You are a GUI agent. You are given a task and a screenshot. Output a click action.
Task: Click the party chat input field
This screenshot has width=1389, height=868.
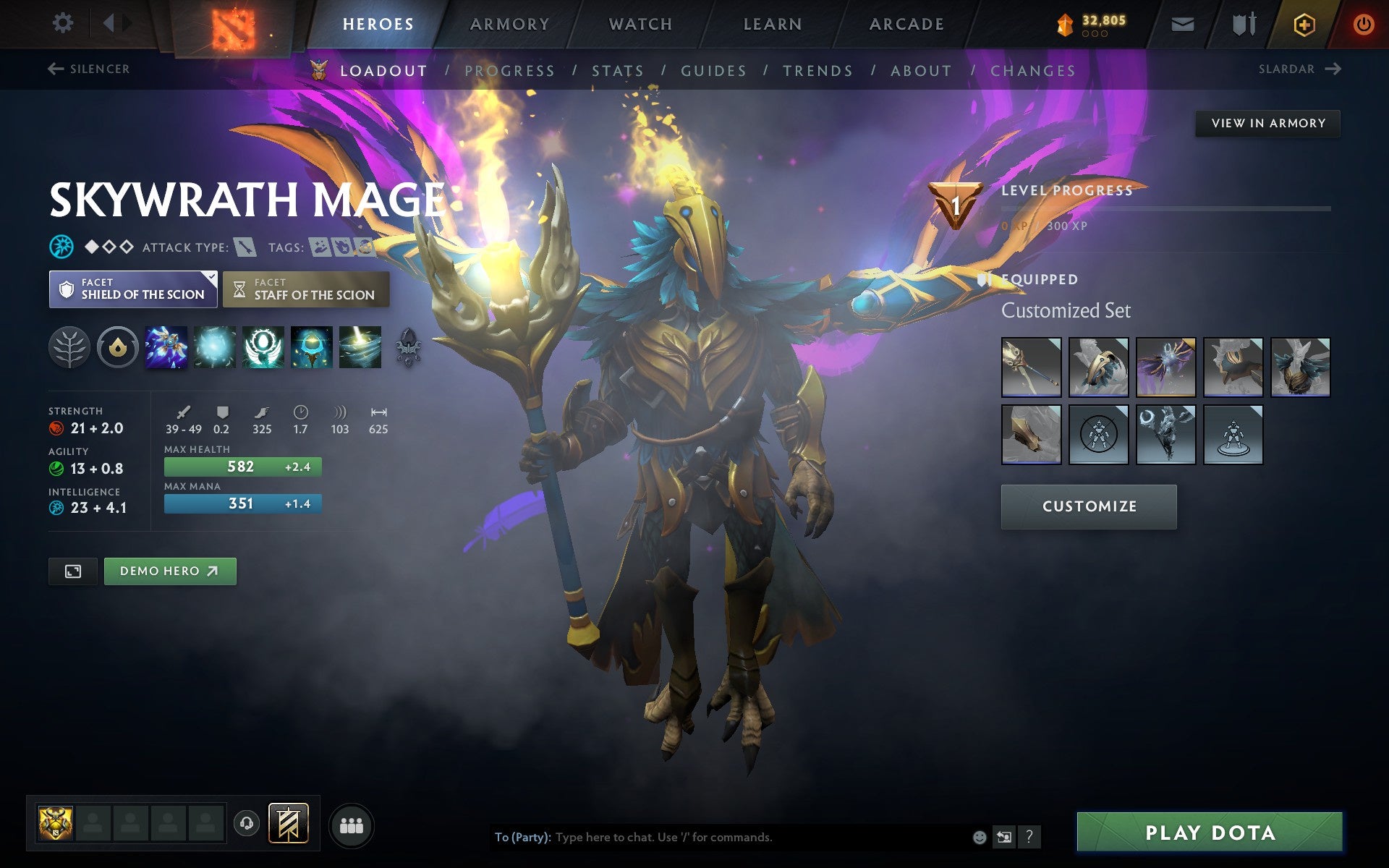[723, 838]
